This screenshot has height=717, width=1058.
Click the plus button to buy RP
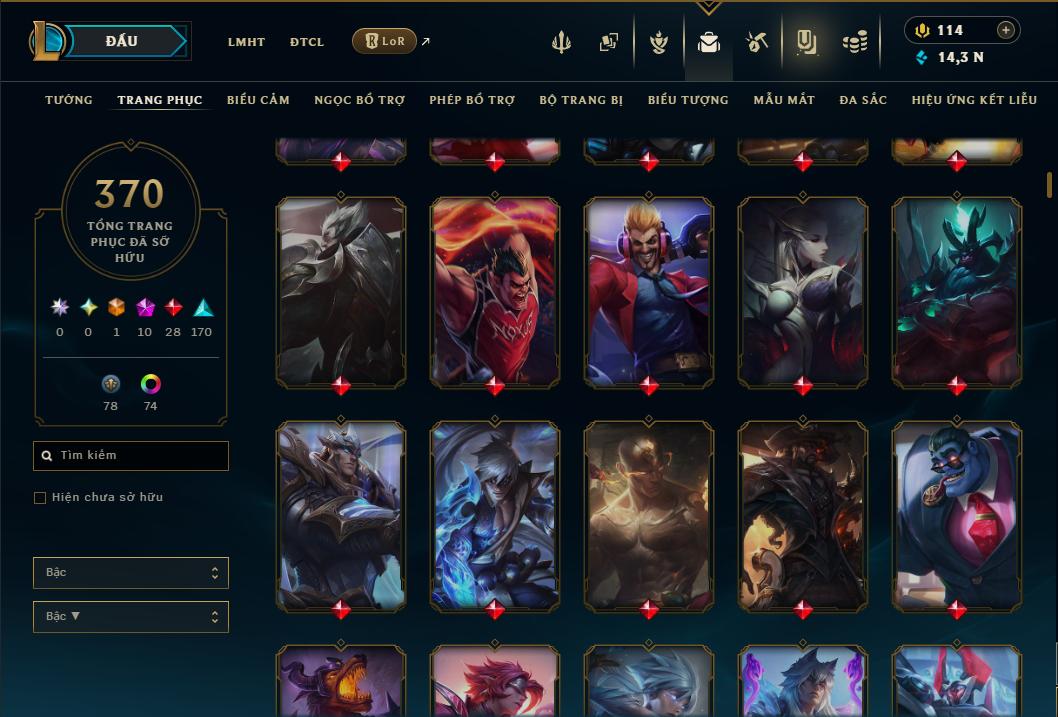click(1006, 30)
